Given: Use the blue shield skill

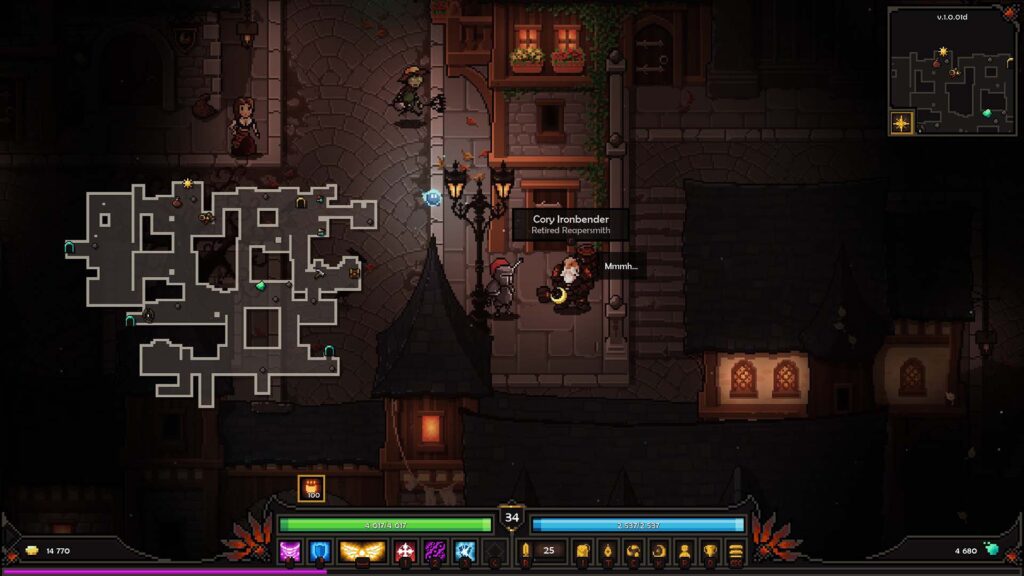Looking at the screenshot, I should coord(320,550).
